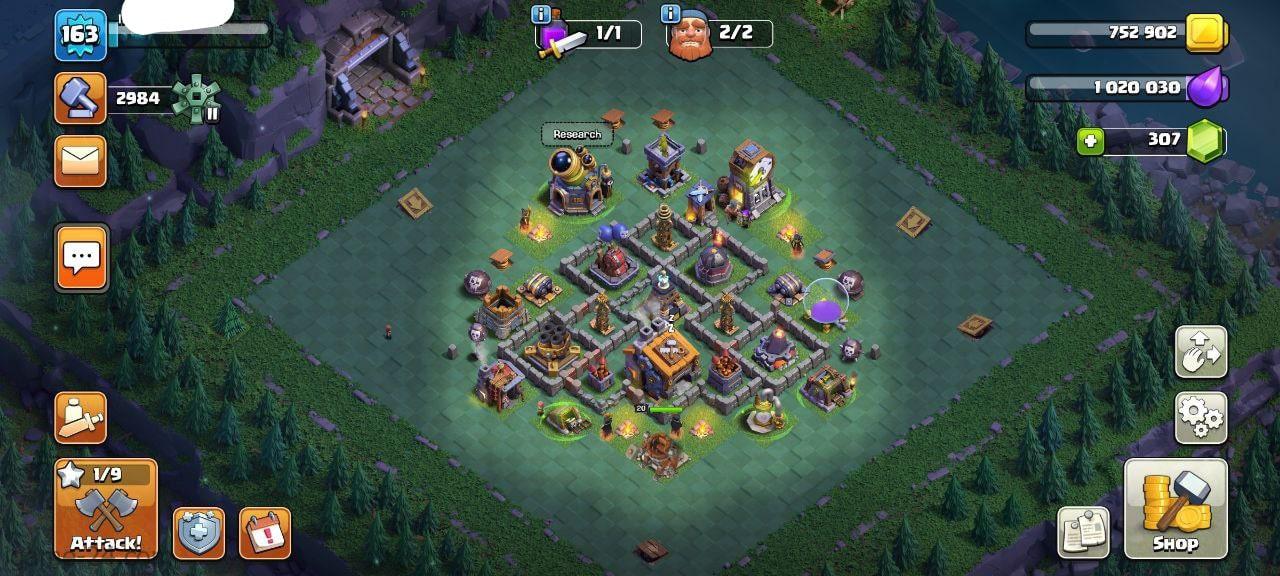Open the layout editor scroll icon
Screen dimensions: 1280x576
click(1083, 532)
